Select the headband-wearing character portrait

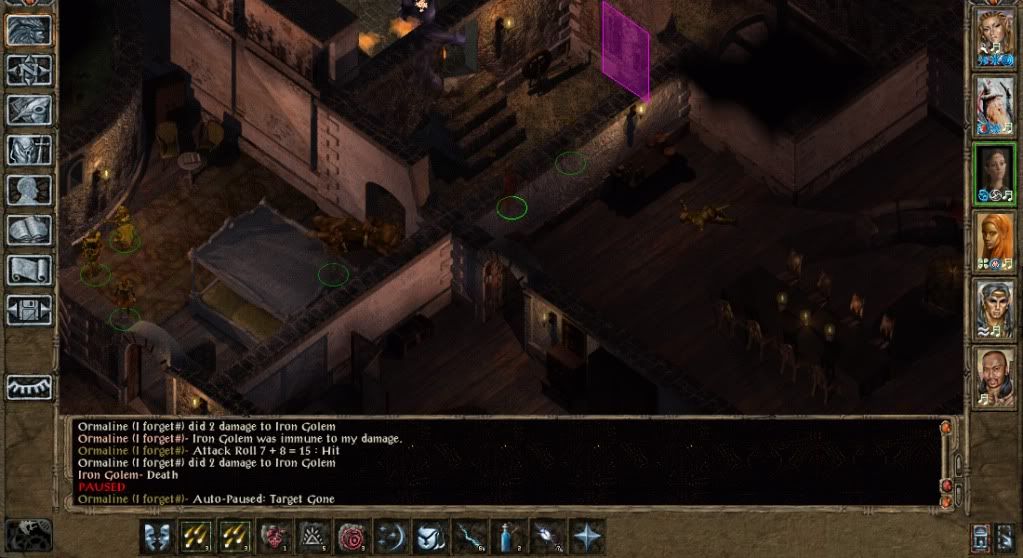coord(995,308)
